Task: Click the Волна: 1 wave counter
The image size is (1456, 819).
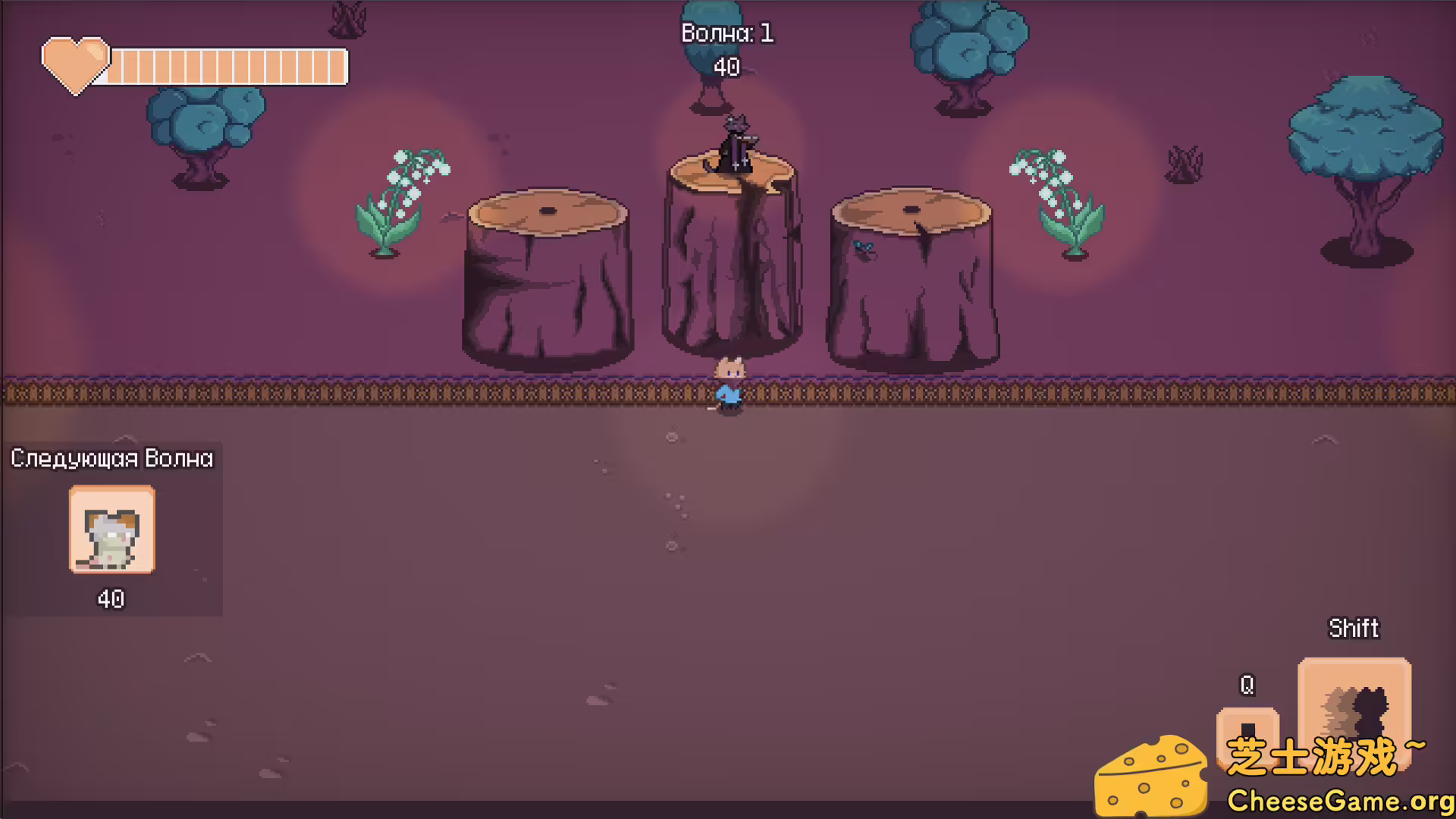Action: click(x=726, y=33)
